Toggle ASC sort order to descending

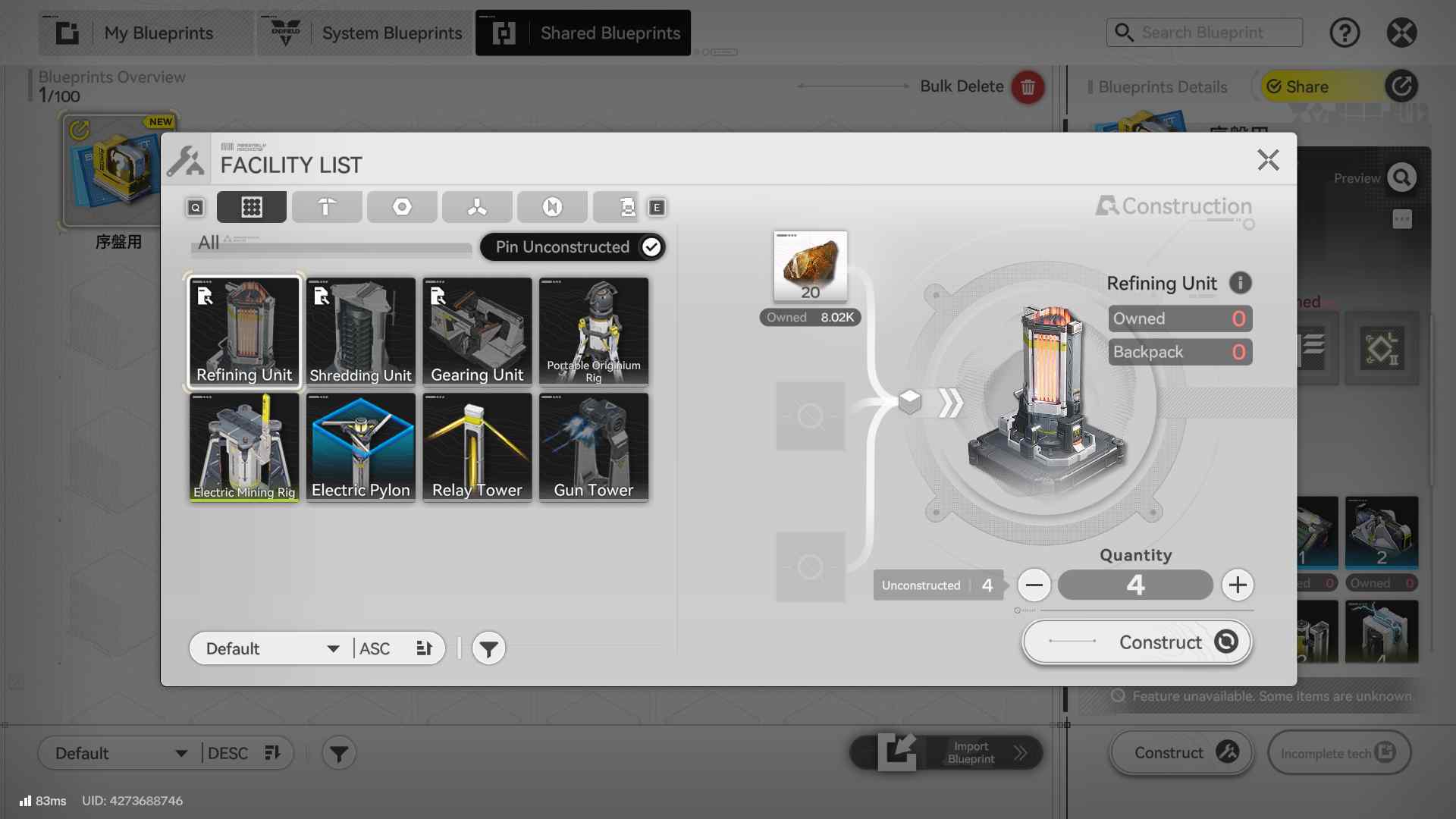(423, 648)
